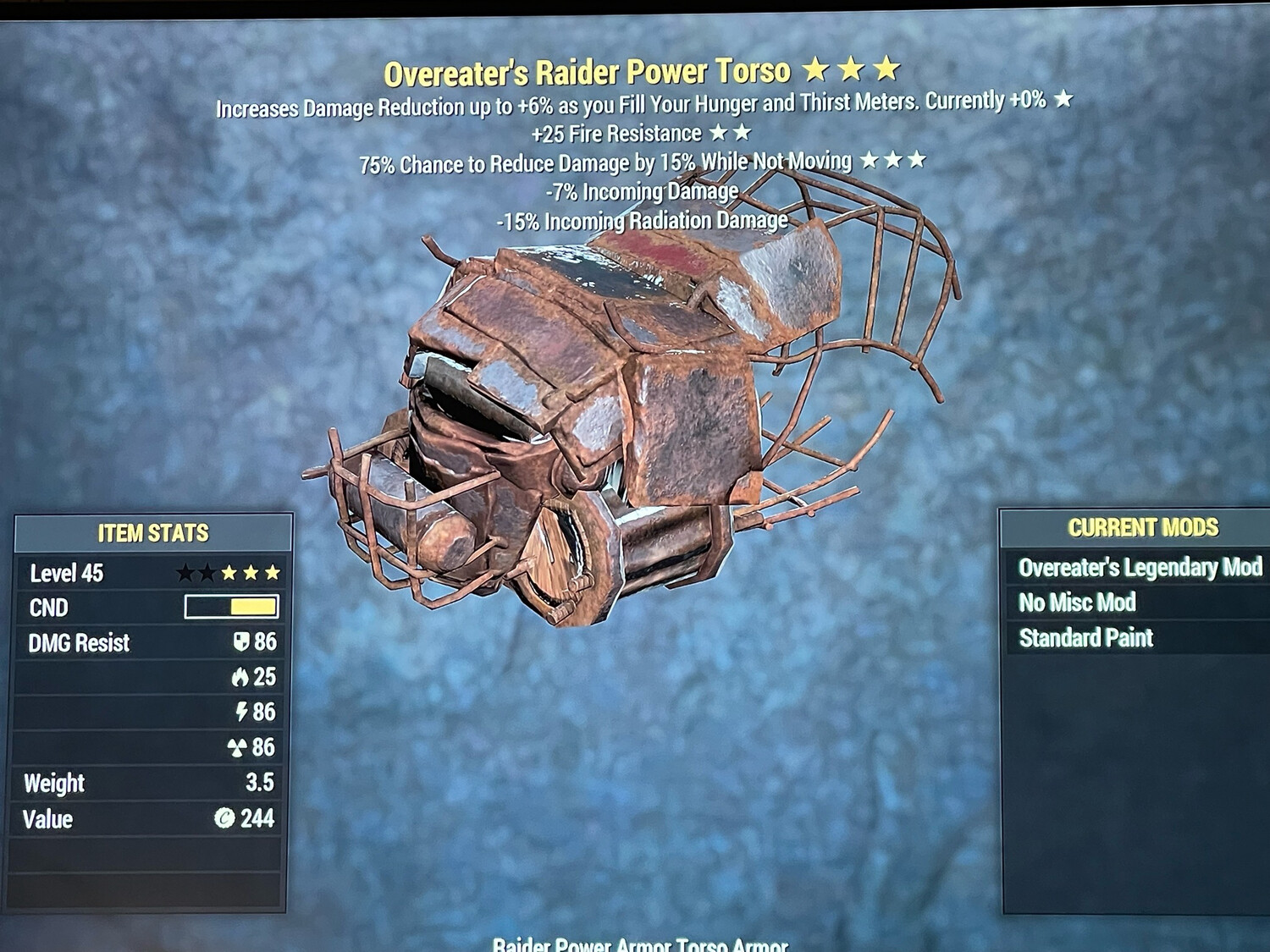Image resolution: width=1270 pixels, height=952 pixels.
Task: Click the Standard Paint option
Action: click(x=1086, y=638)
